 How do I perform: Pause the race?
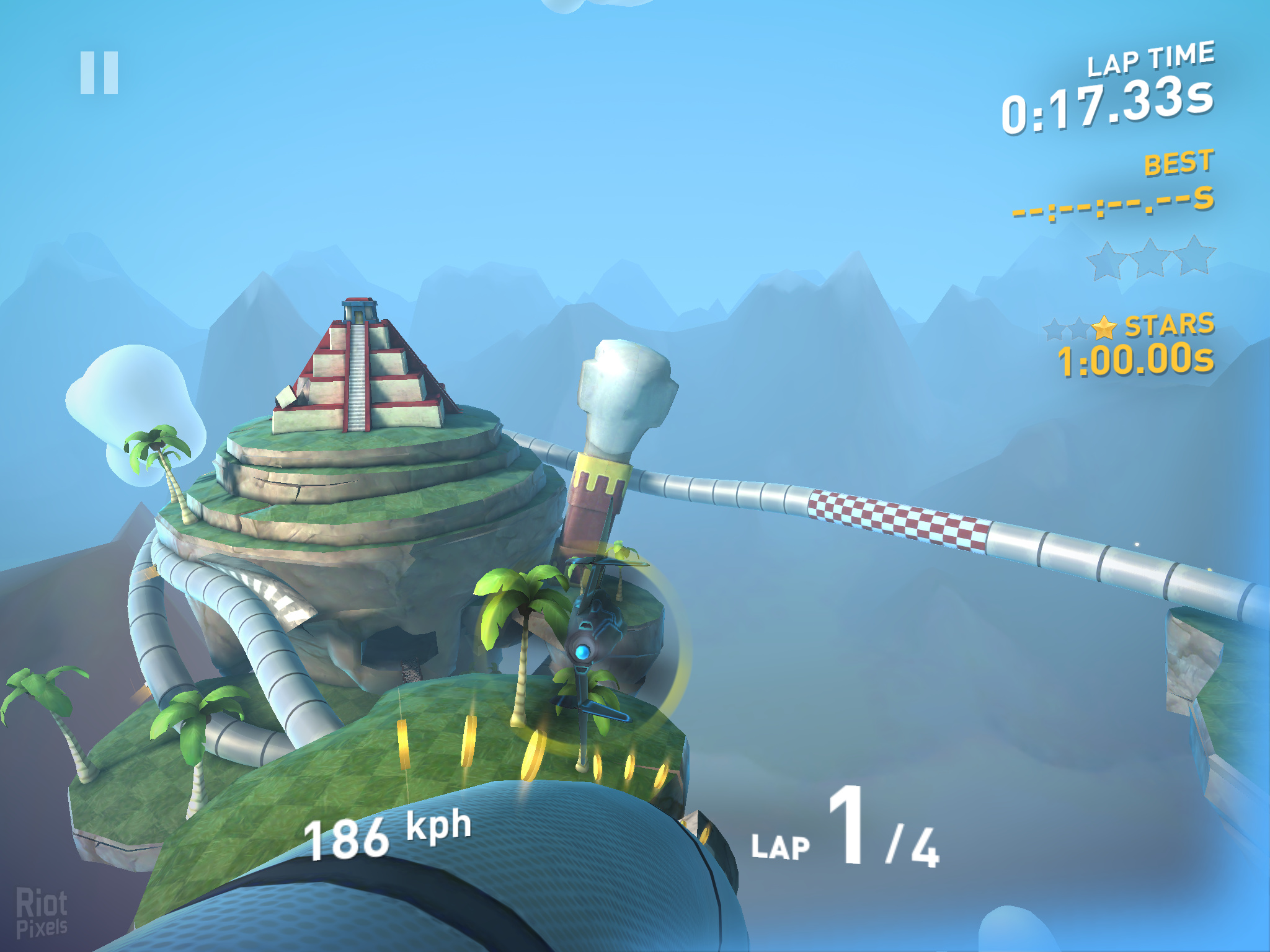point(99,73)
